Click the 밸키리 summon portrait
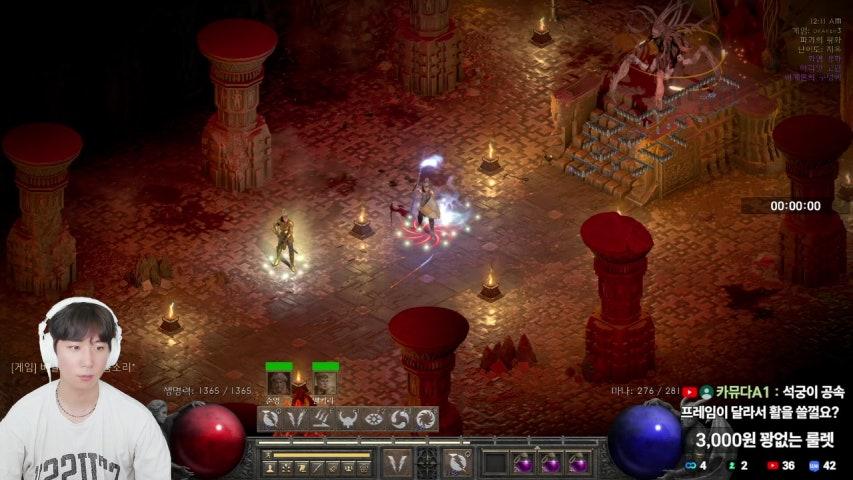This screenshot has width=853, height=480. 325,382
